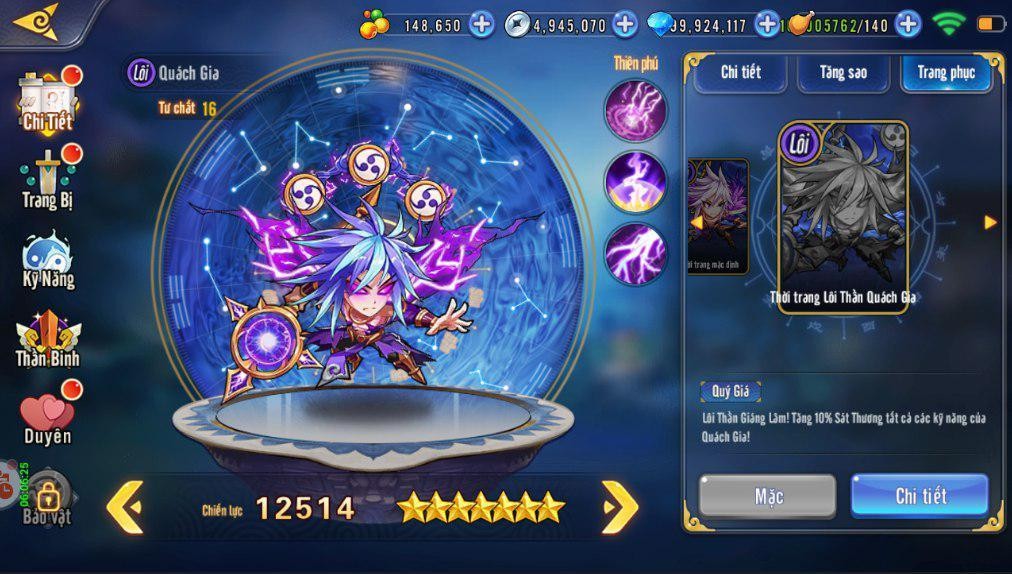Click the Mặc wear button
This screenshot has width=1012, height=574.
[767, 496]
